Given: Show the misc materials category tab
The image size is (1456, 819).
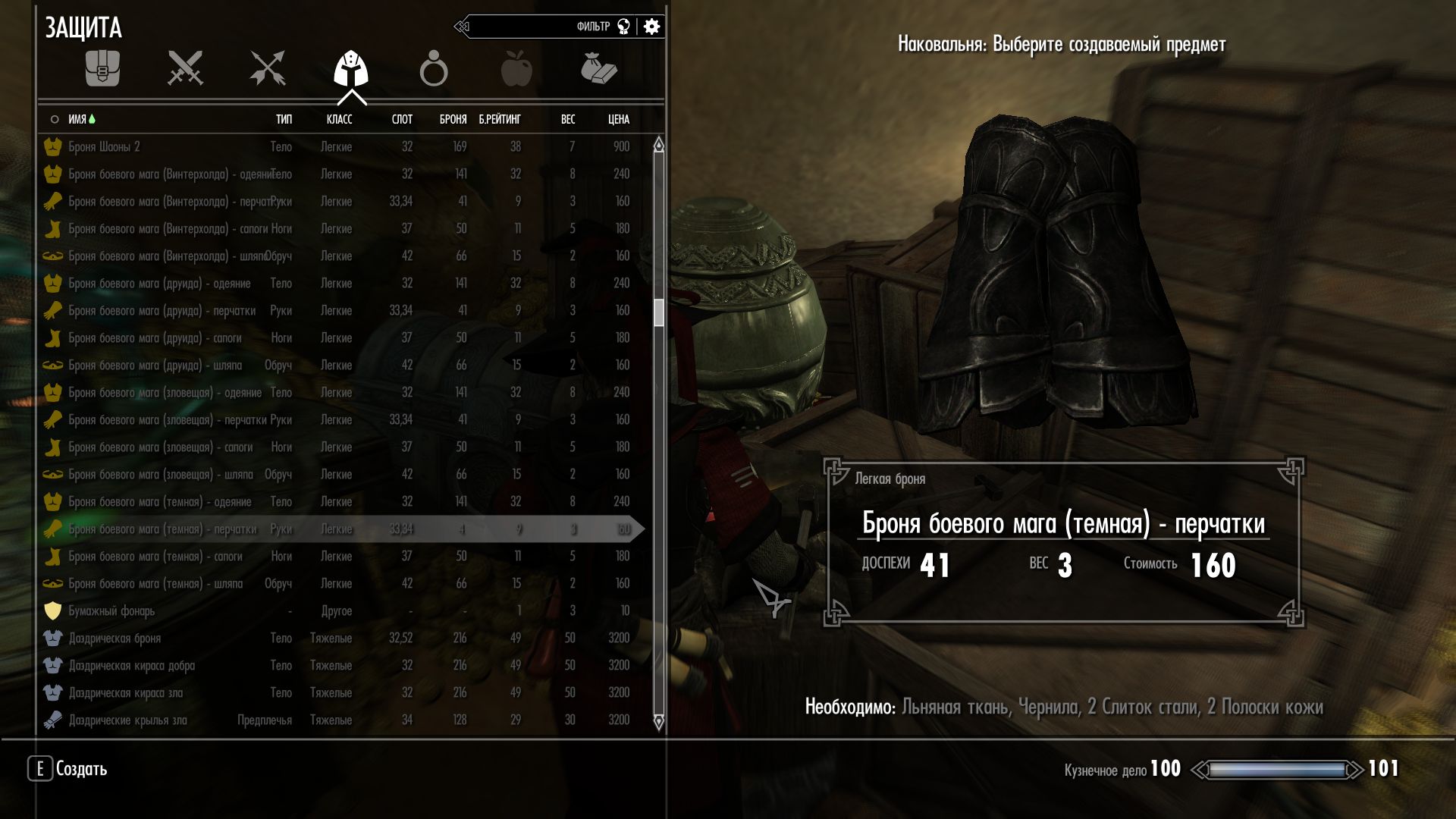Looking at the screenshot, I should (598, 69).
